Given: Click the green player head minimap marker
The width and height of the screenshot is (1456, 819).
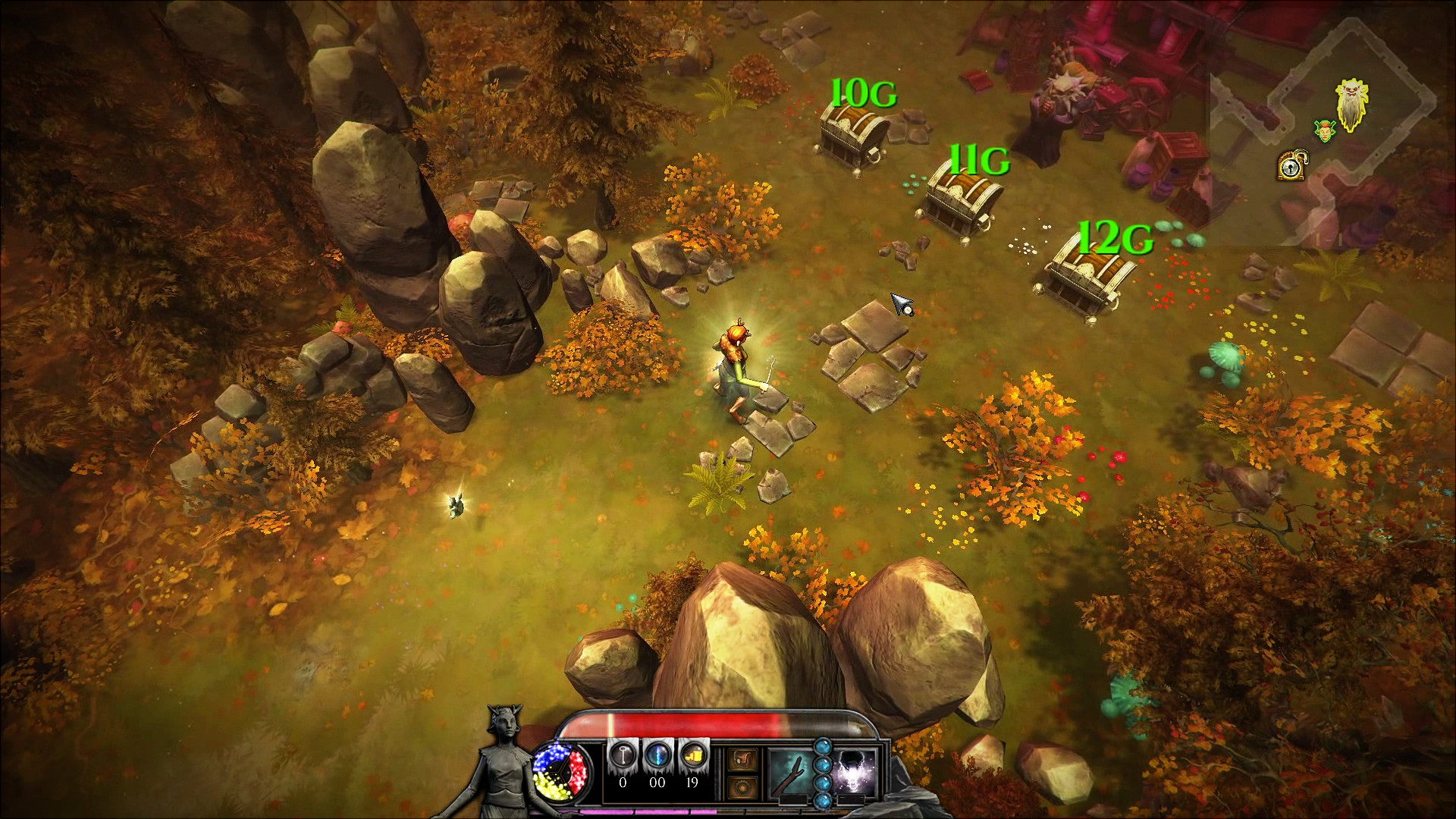Looking at the screenshot, I should click(1324, 130).
